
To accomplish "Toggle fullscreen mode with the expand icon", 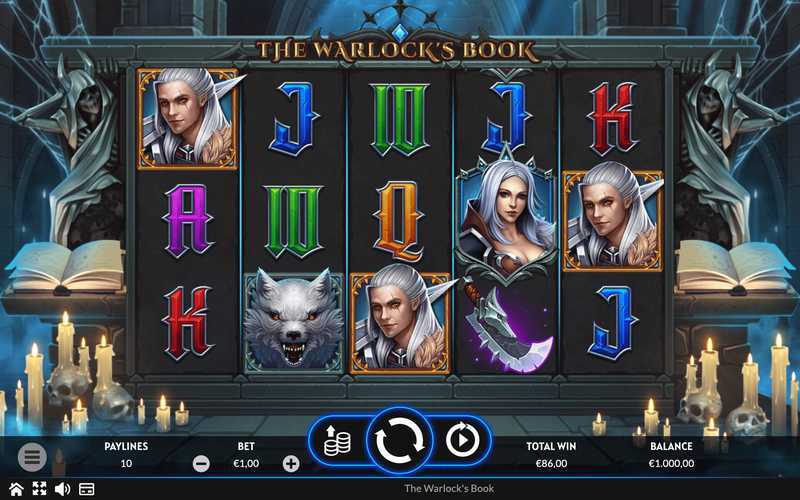I will point(39,489).
